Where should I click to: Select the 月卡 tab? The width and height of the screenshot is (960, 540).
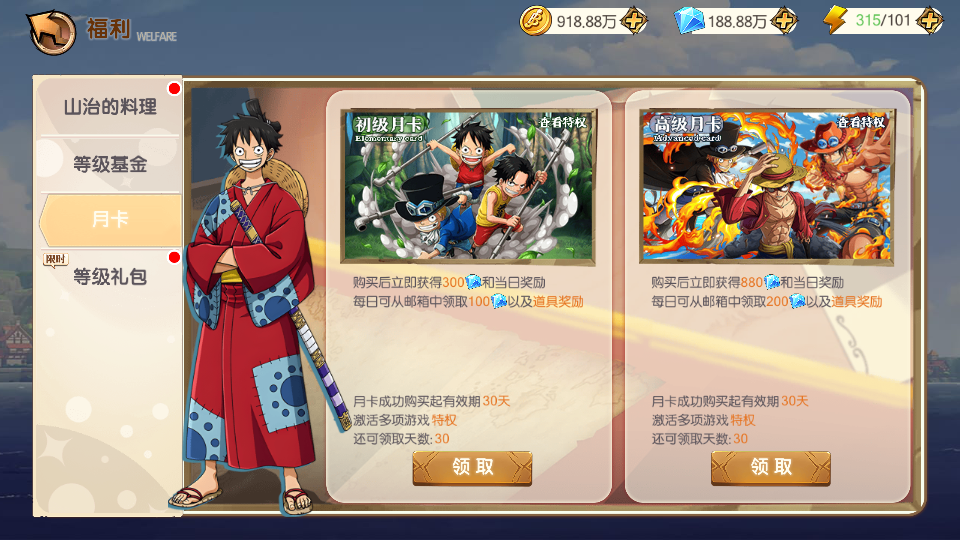(110, 219)
